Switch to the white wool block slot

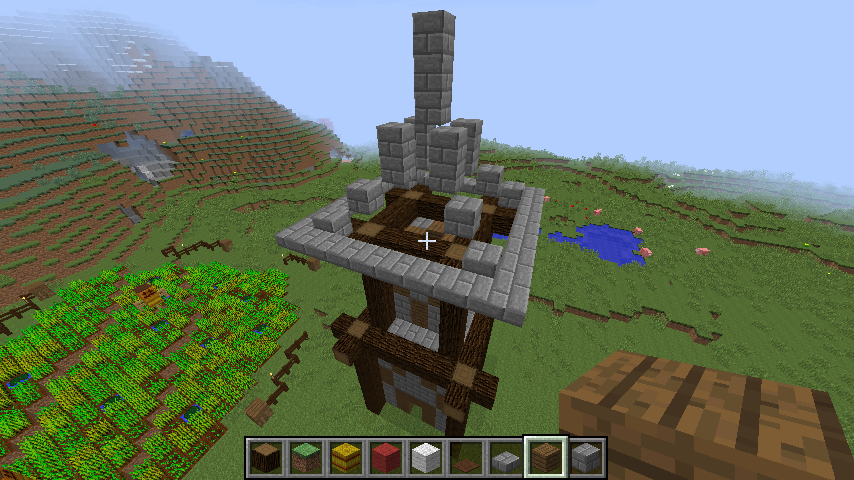[426, 458]
